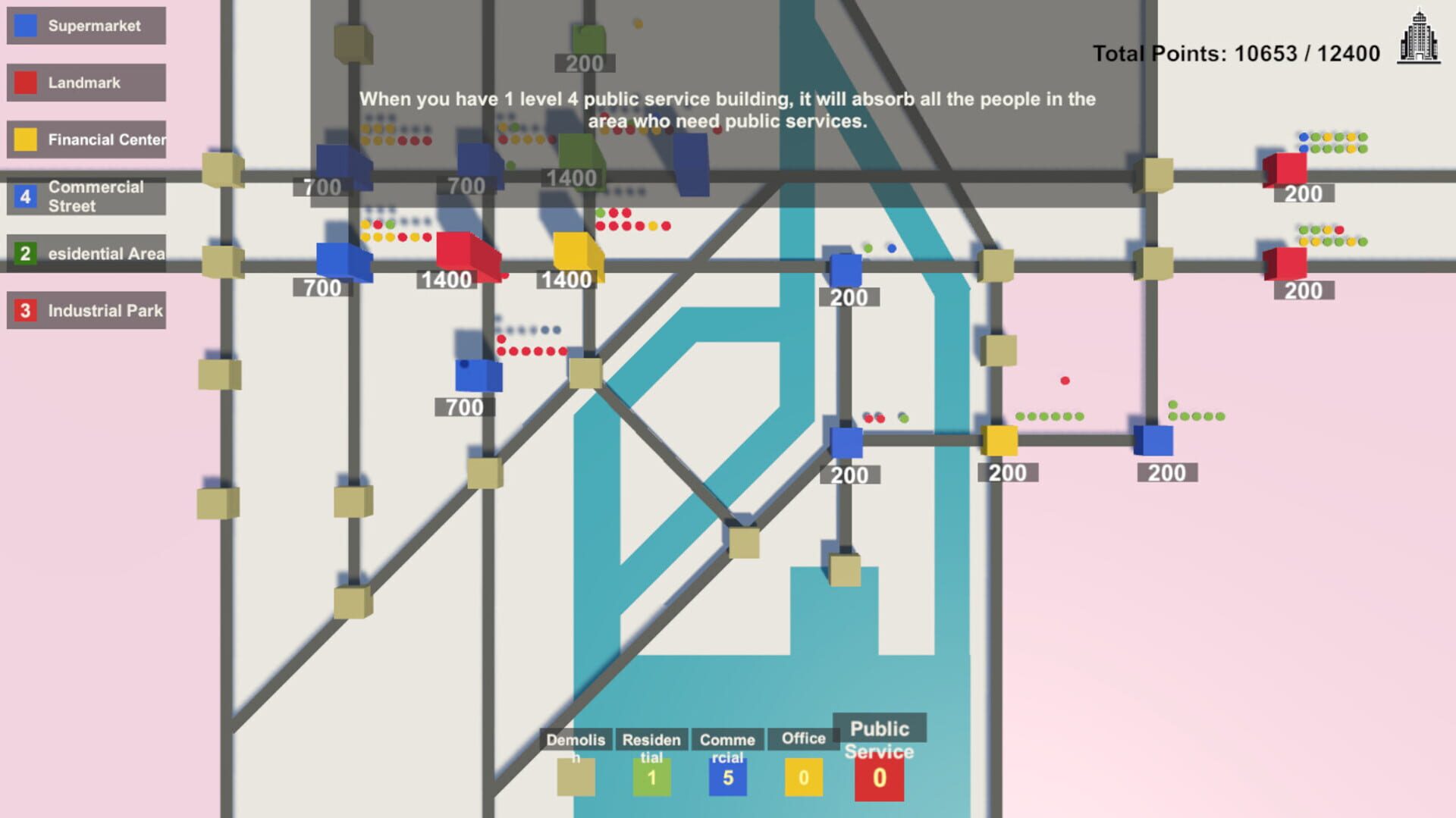Select the Residential building tool
Viewport: 1456px width, 818px height.
(651, 775)
